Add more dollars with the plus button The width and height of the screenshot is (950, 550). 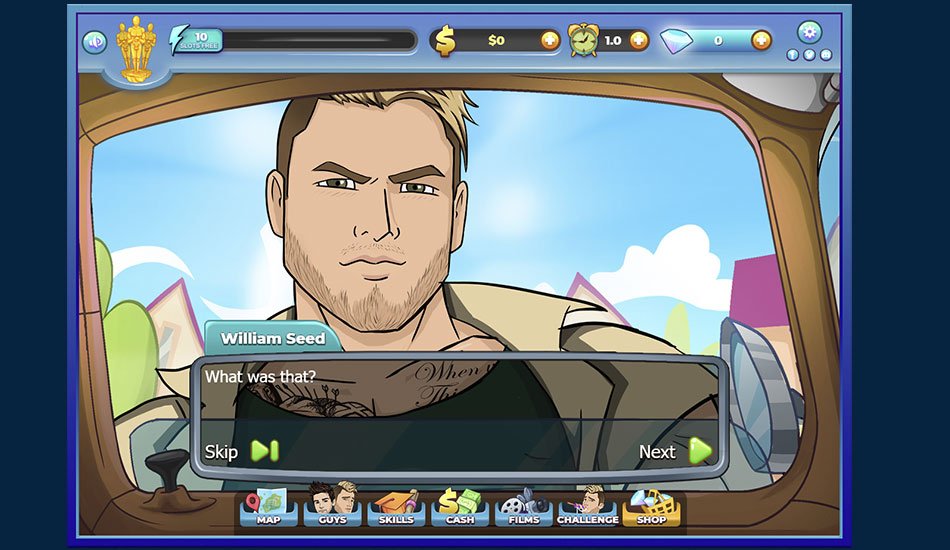tap(550, 41)
